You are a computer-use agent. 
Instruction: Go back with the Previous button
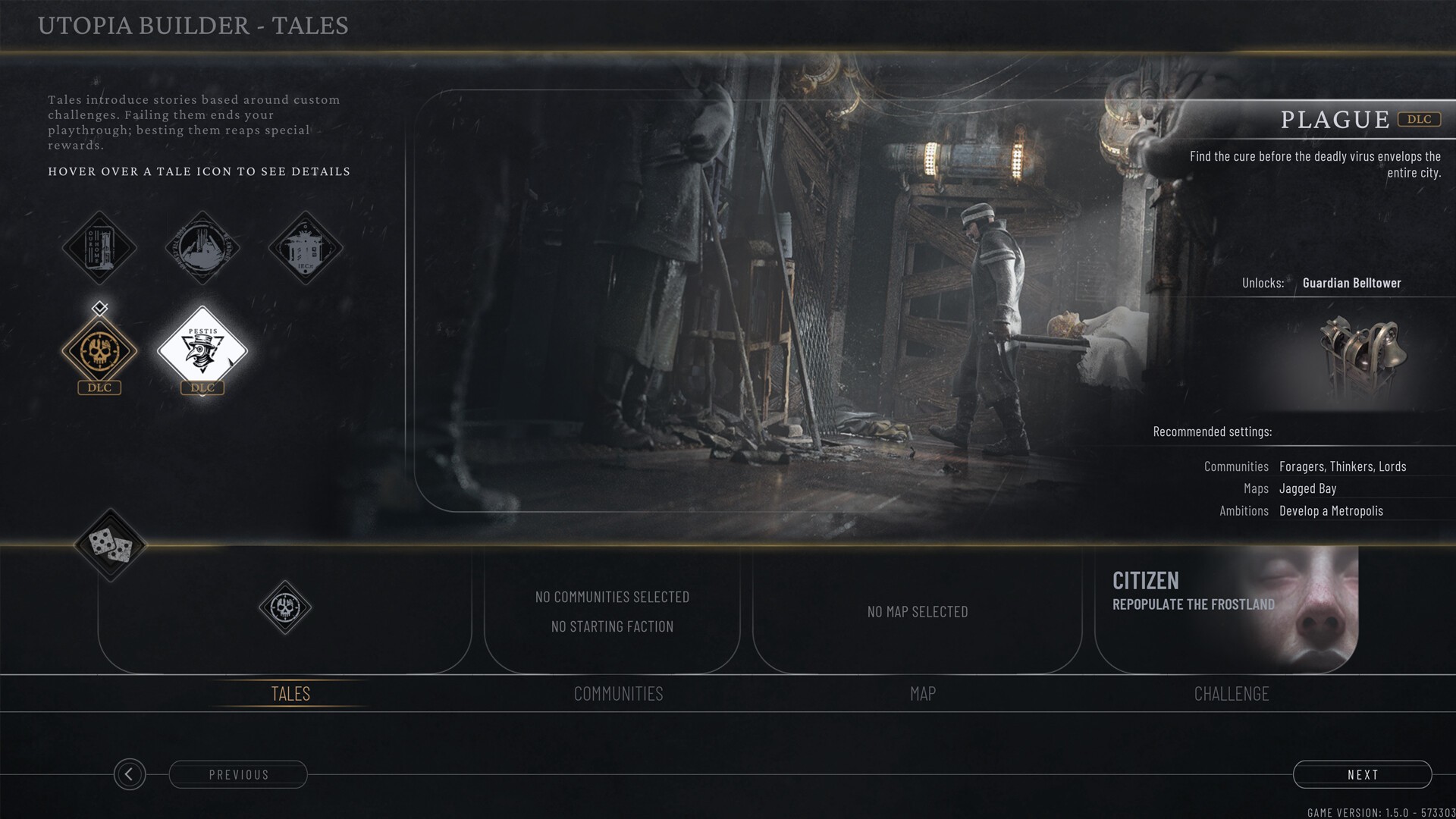pos(238,774)
